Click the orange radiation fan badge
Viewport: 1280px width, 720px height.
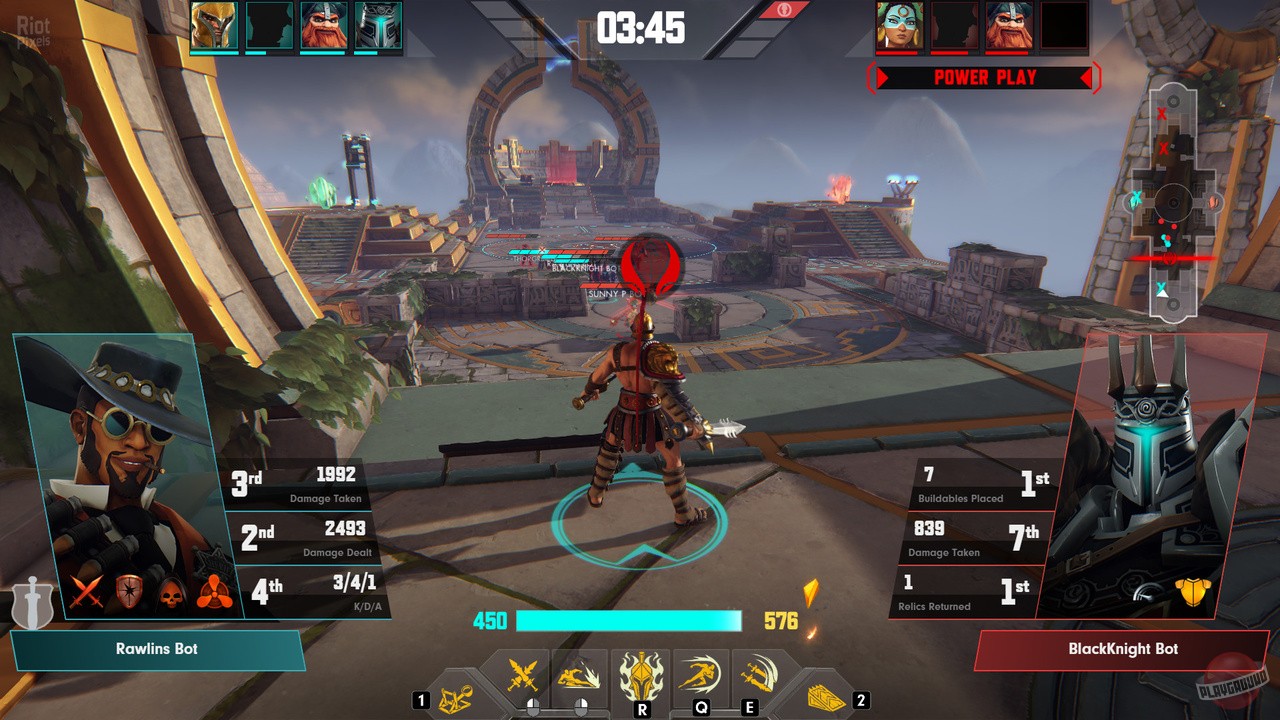[214, 593]
